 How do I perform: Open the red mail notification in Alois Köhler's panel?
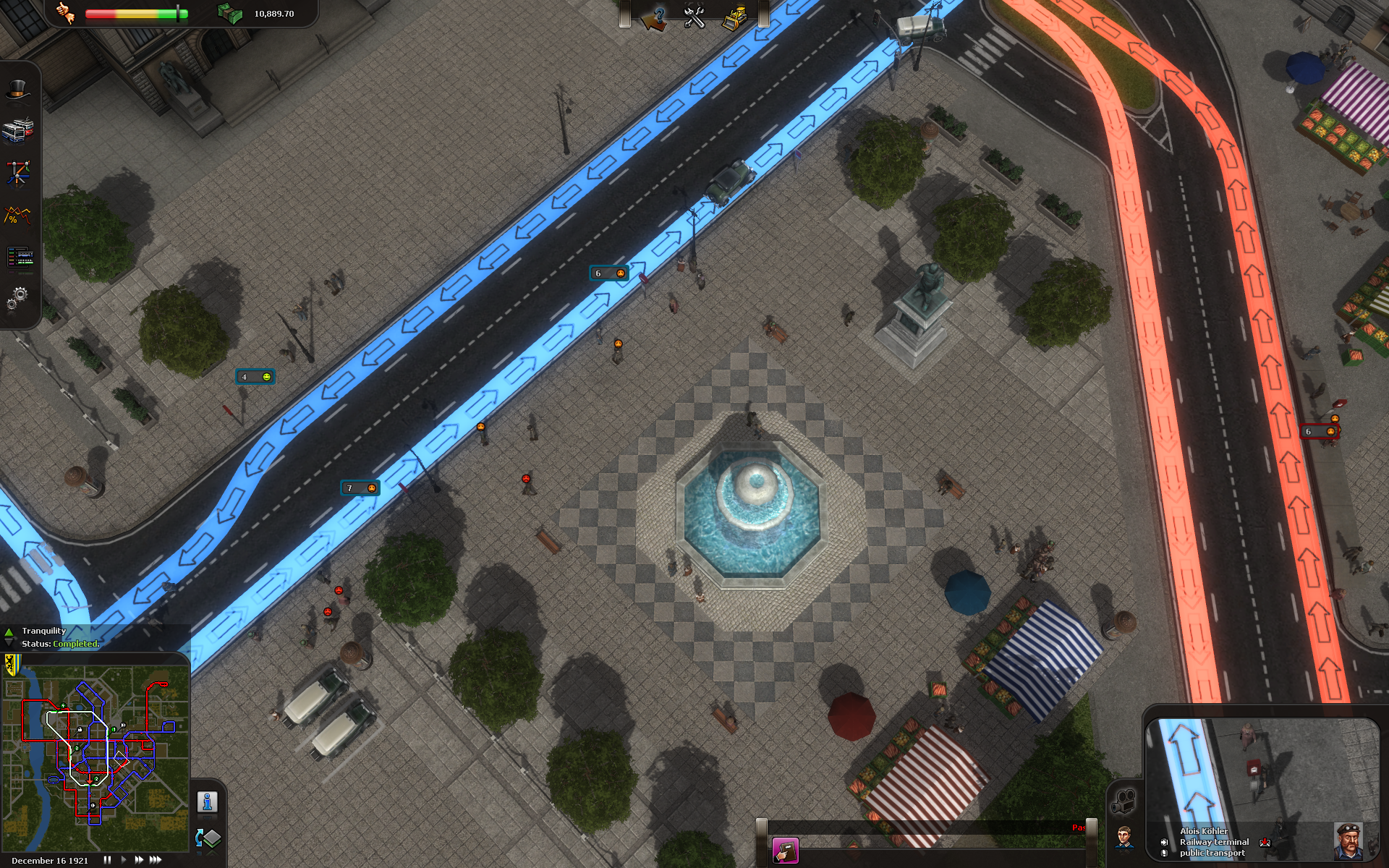click(1265, 843)
